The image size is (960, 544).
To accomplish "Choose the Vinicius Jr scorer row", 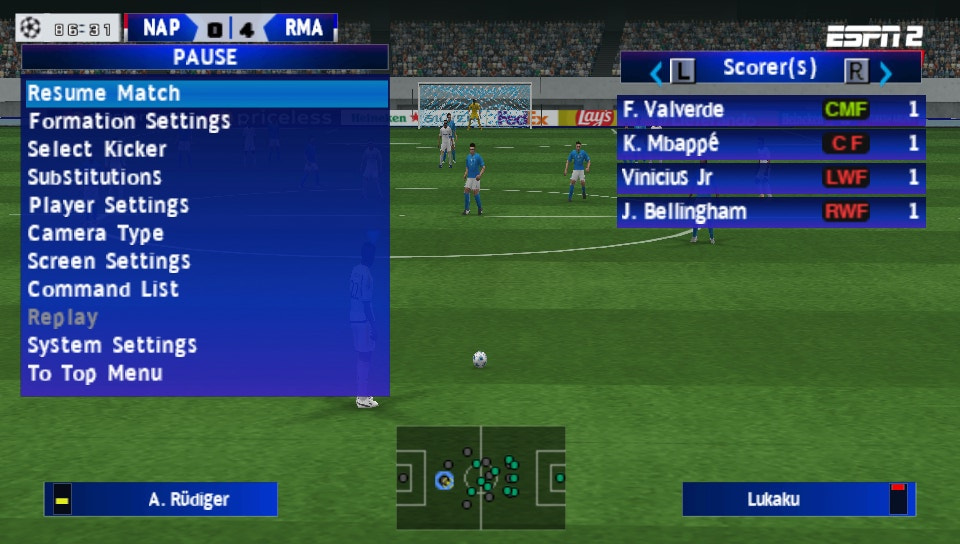I will (770, 178).
